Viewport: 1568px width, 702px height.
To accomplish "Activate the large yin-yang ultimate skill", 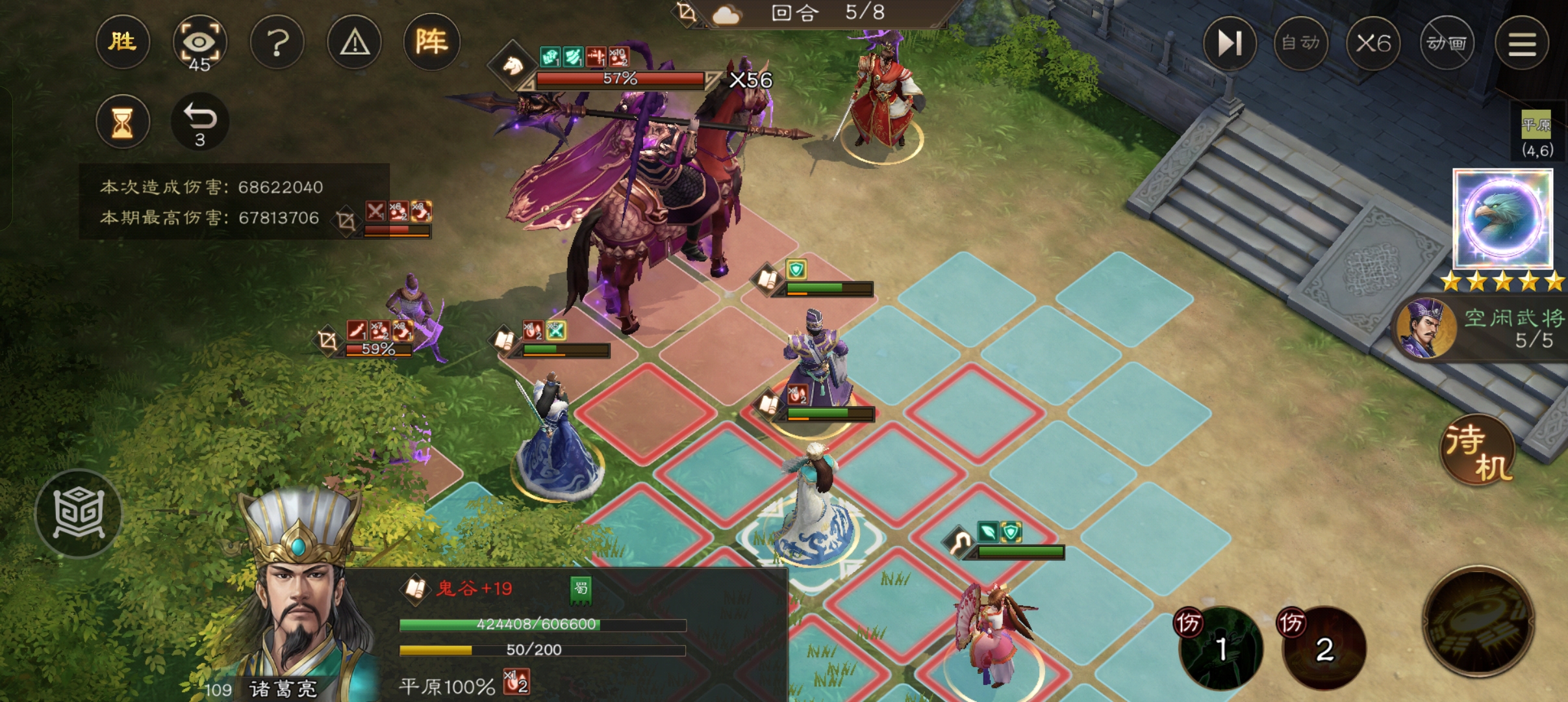I will [x=1478, y=621].
